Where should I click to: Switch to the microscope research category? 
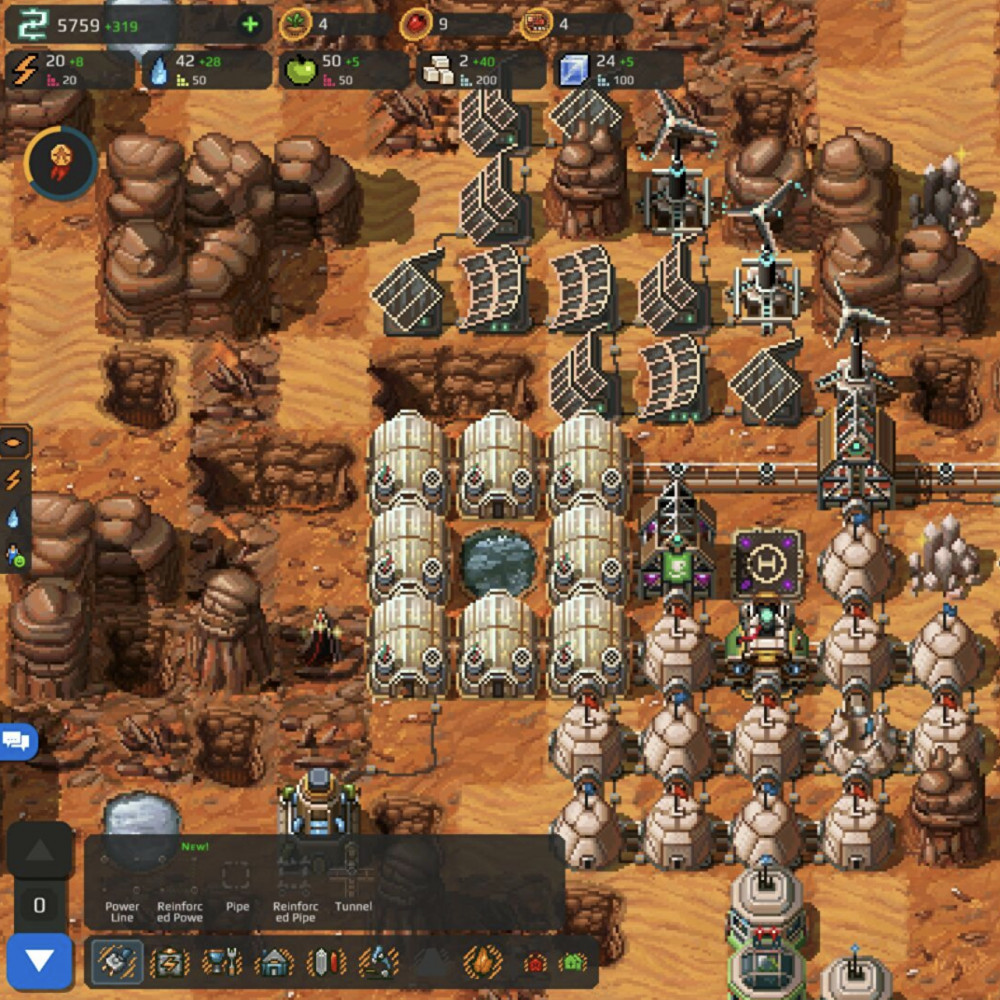(x=379, y=962)
